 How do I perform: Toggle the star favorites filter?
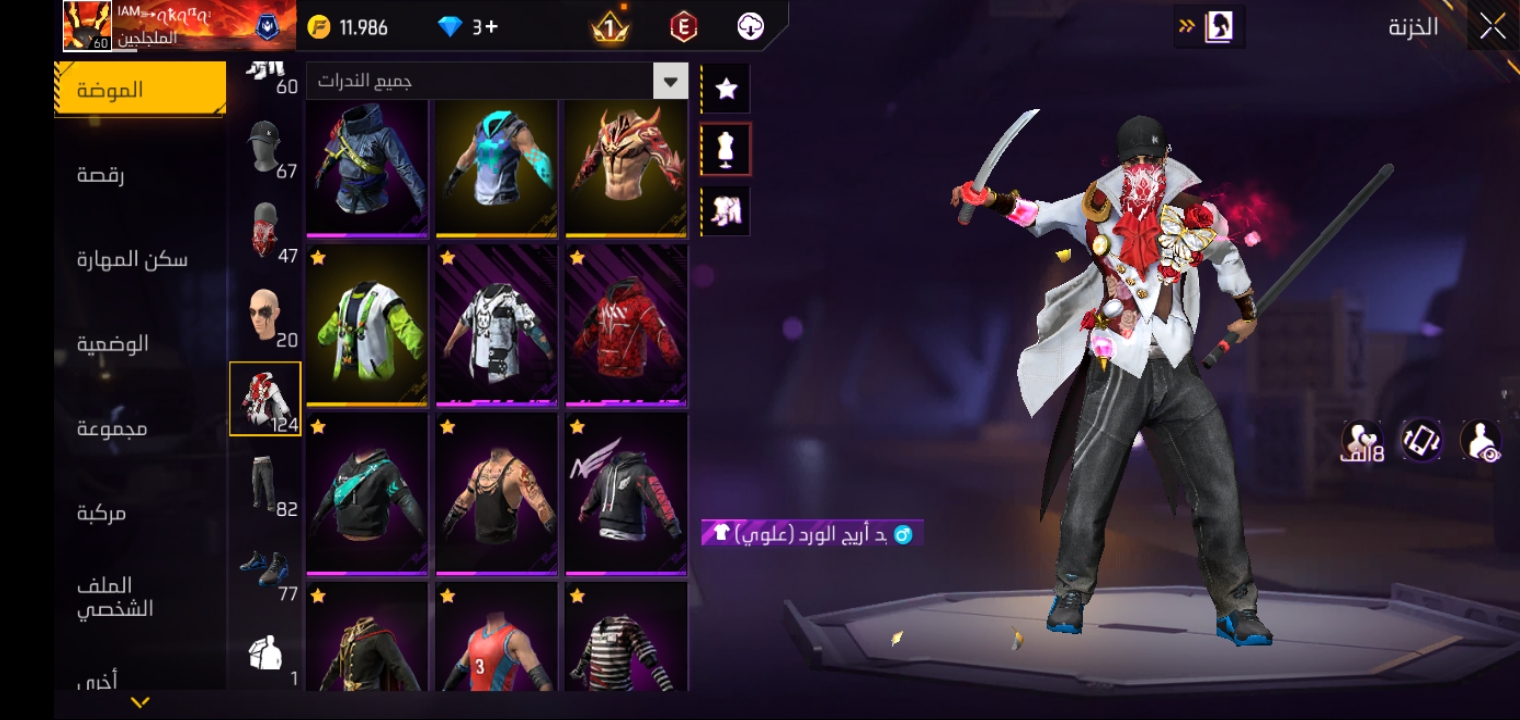[726, 89]
